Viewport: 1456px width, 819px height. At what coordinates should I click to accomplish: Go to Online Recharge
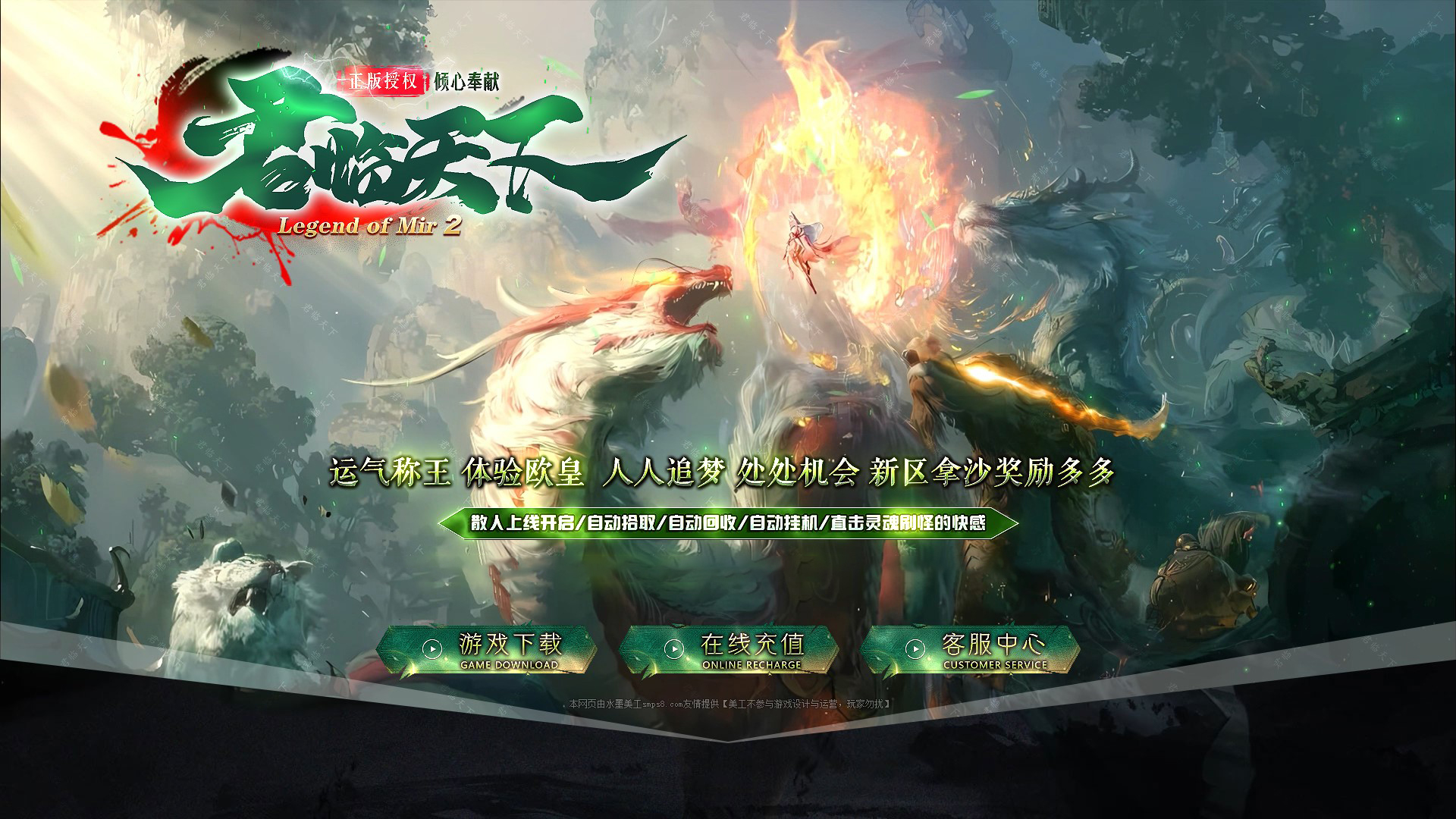click(x=729, y=650)
